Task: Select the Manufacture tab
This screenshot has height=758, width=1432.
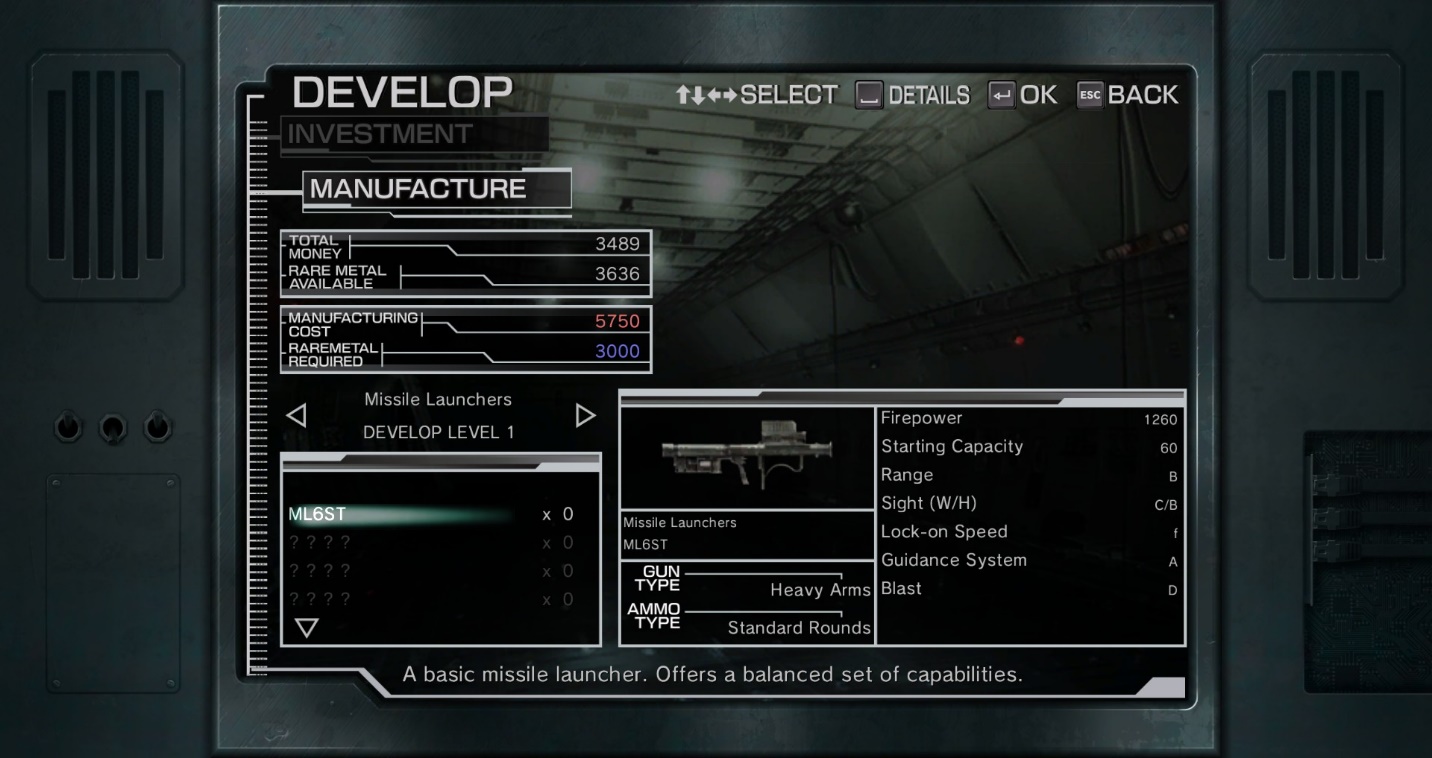Action: click(418, 189)
